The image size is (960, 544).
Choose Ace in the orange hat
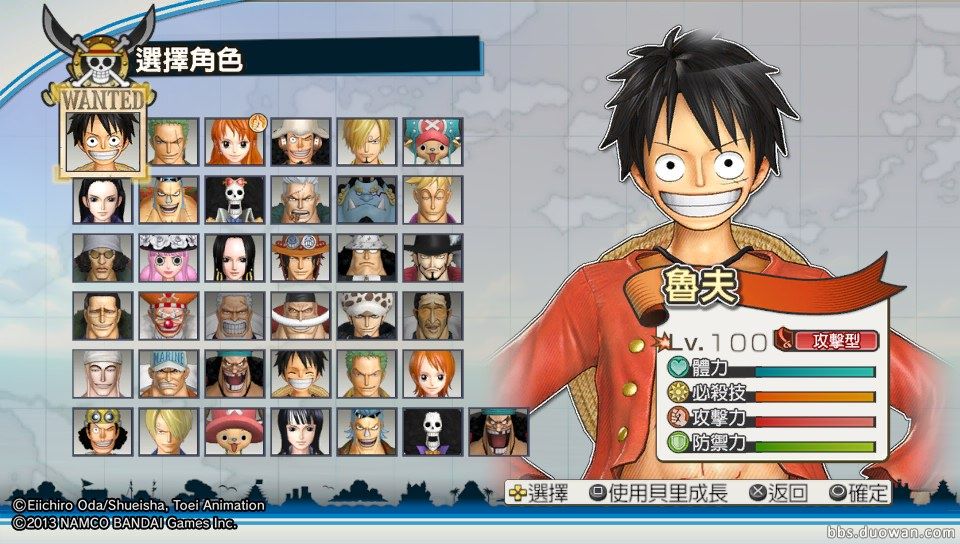click(301, 257)
